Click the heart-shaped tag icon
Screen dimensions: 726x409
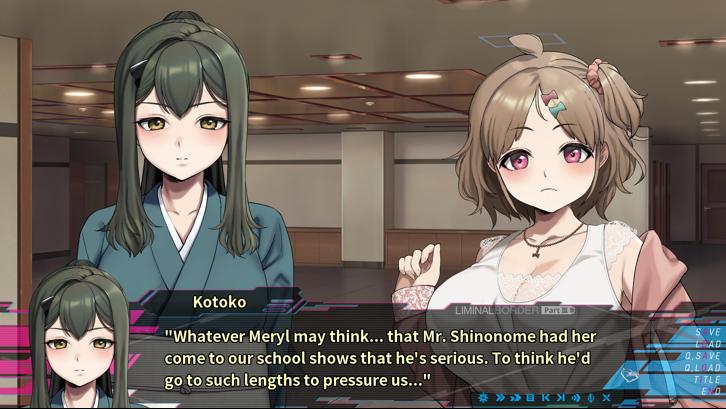click(x=629, y=376)
